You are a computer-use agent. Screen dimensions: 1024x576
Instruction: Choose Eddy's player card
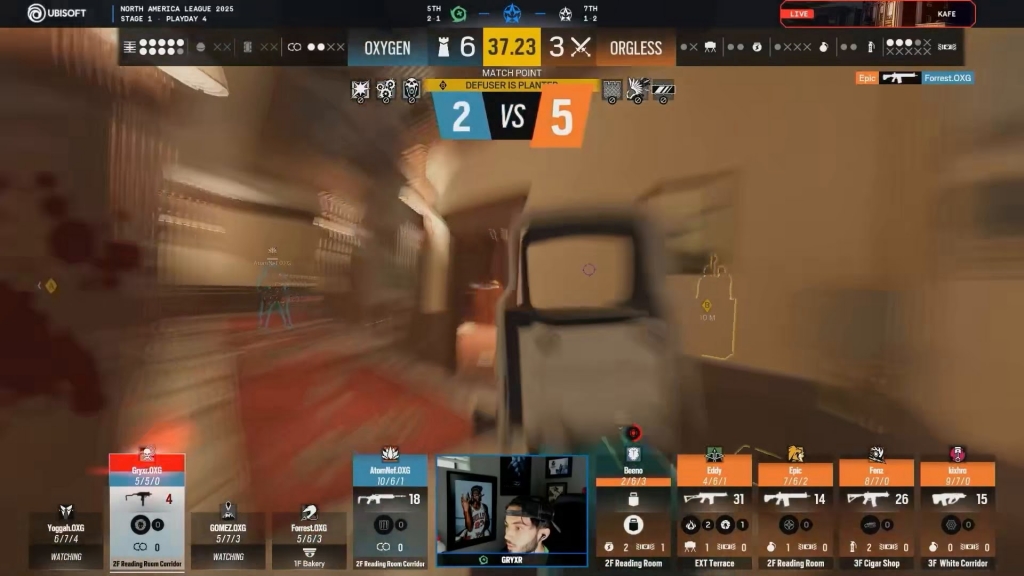(714, 512)
